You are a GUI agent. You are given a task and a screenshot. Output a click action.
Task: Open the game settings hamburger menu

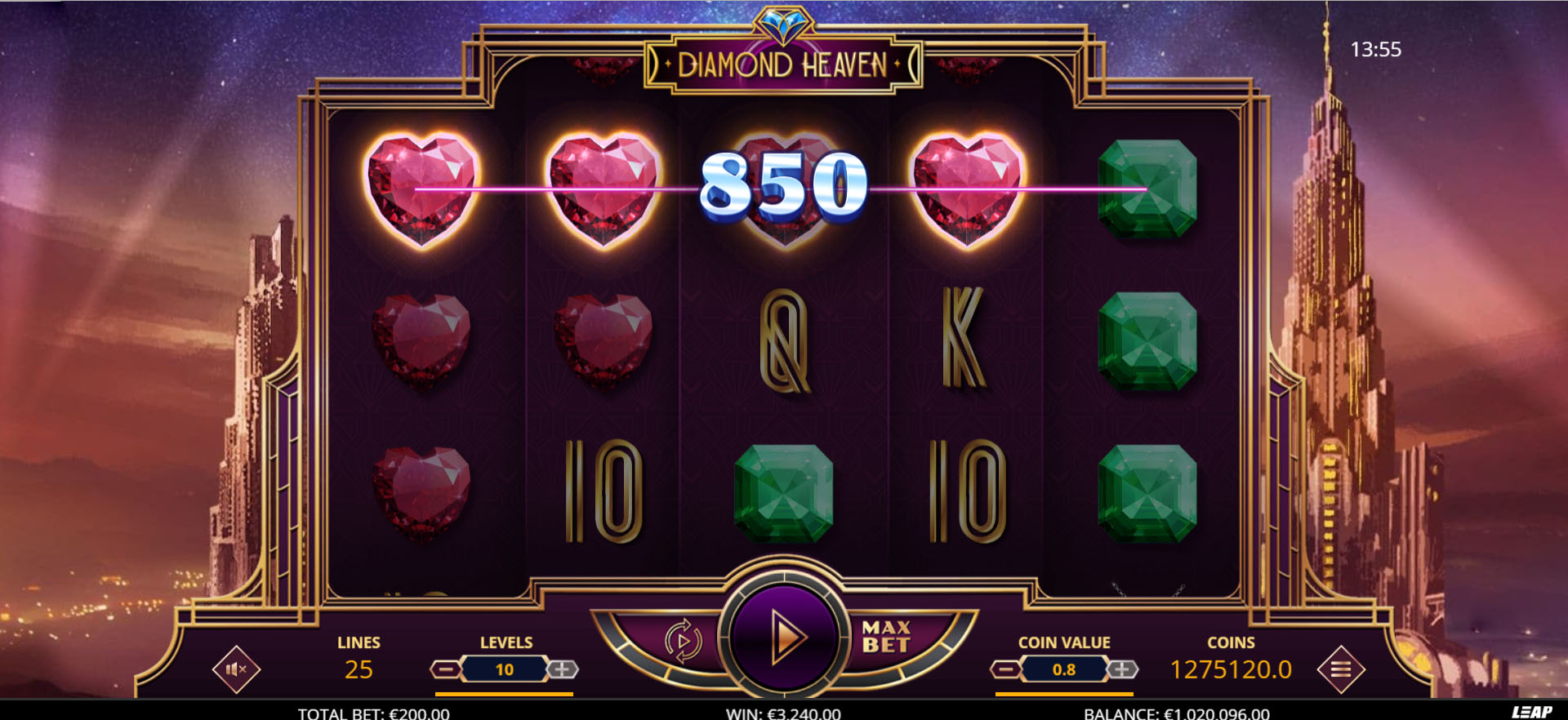tap(1340, 668)
